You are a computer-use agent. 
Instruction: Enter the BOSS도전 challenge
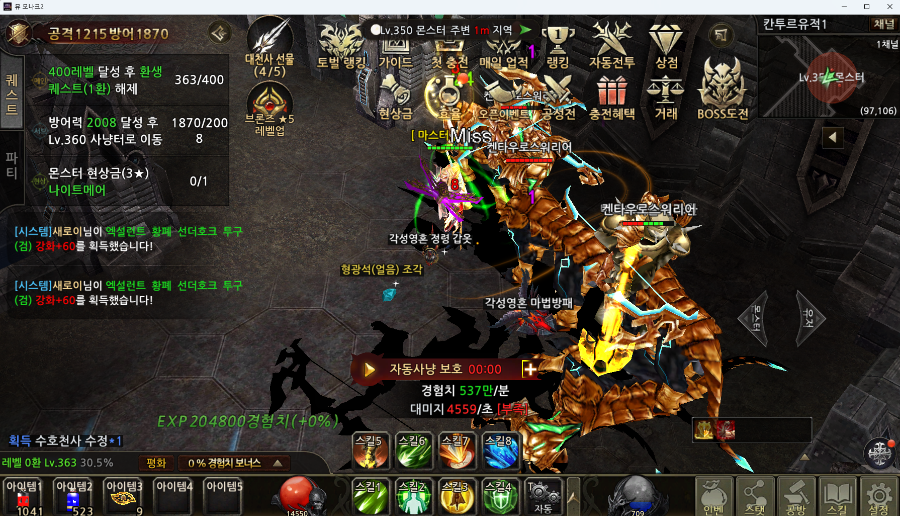tap(722, 87)
